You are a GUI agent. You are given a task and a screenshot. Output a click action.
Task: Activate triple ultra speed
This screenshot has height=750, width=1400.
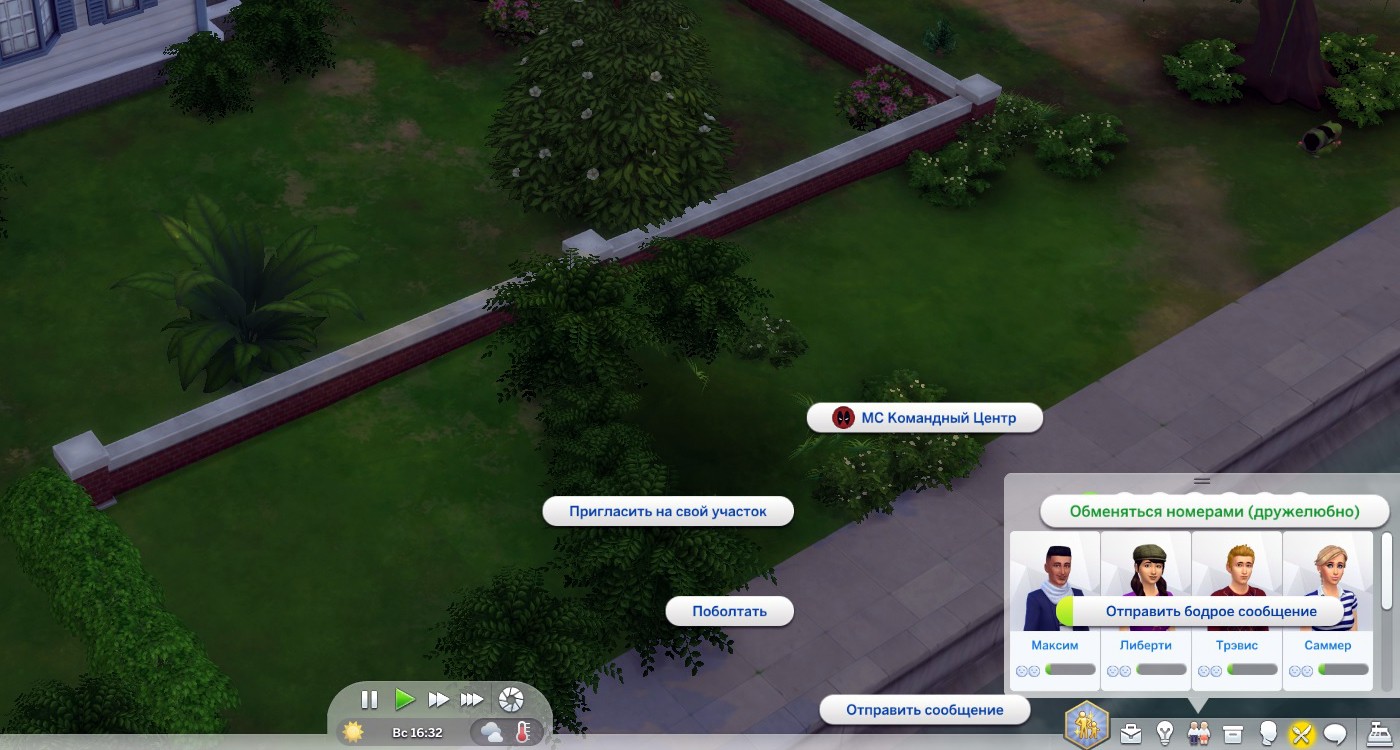(x=472, y=700)
